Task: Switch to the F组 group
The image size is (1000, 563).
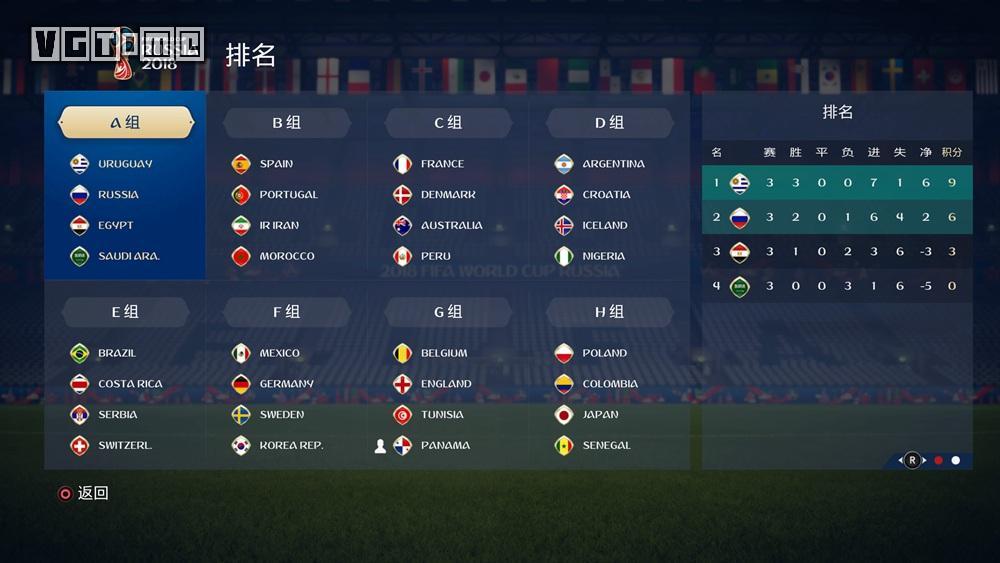Action: coord(286,312)
